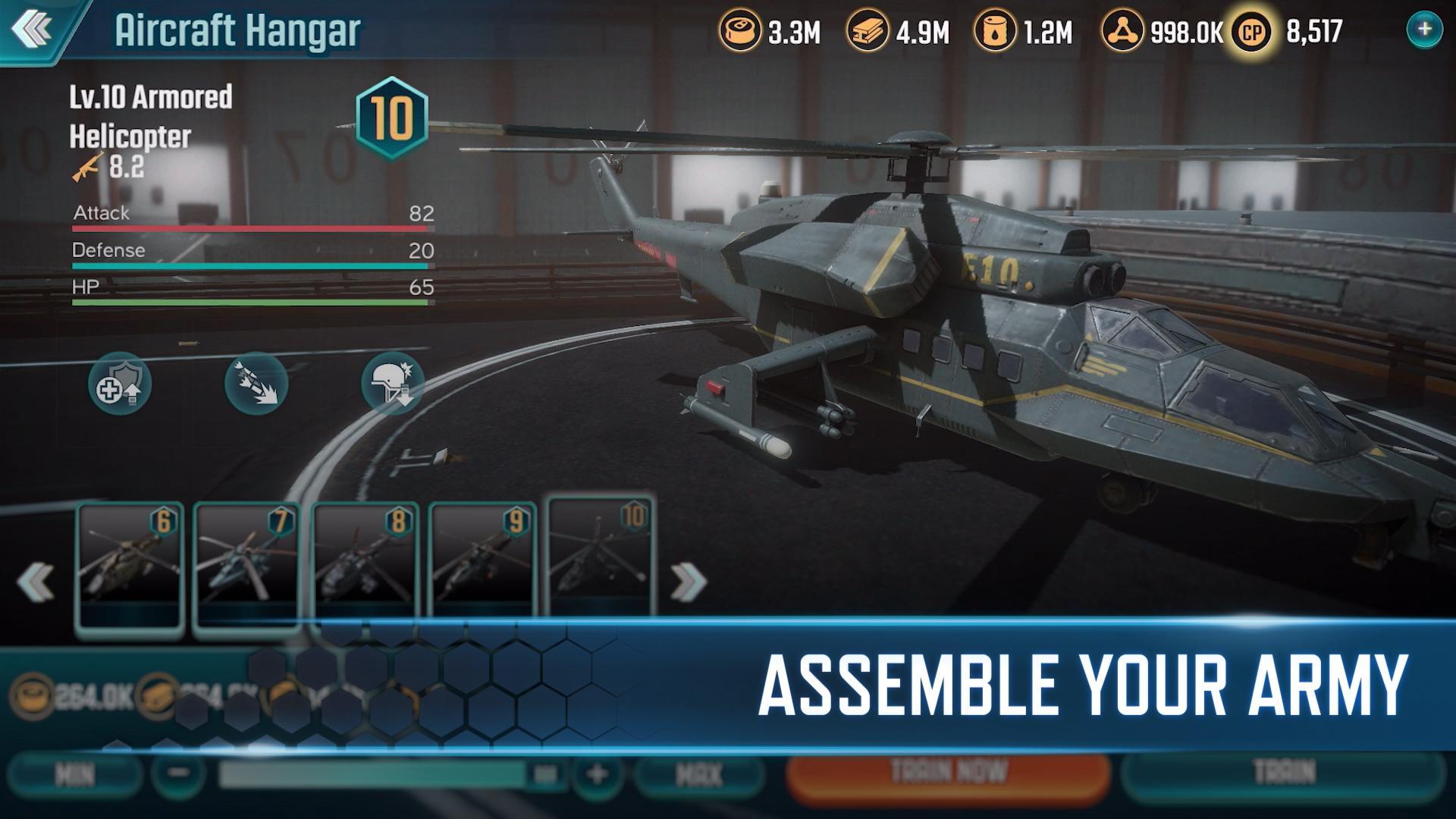Pick the level 8 helicopter card
This screenshot has width=1456, height=819.
[365, 565]
